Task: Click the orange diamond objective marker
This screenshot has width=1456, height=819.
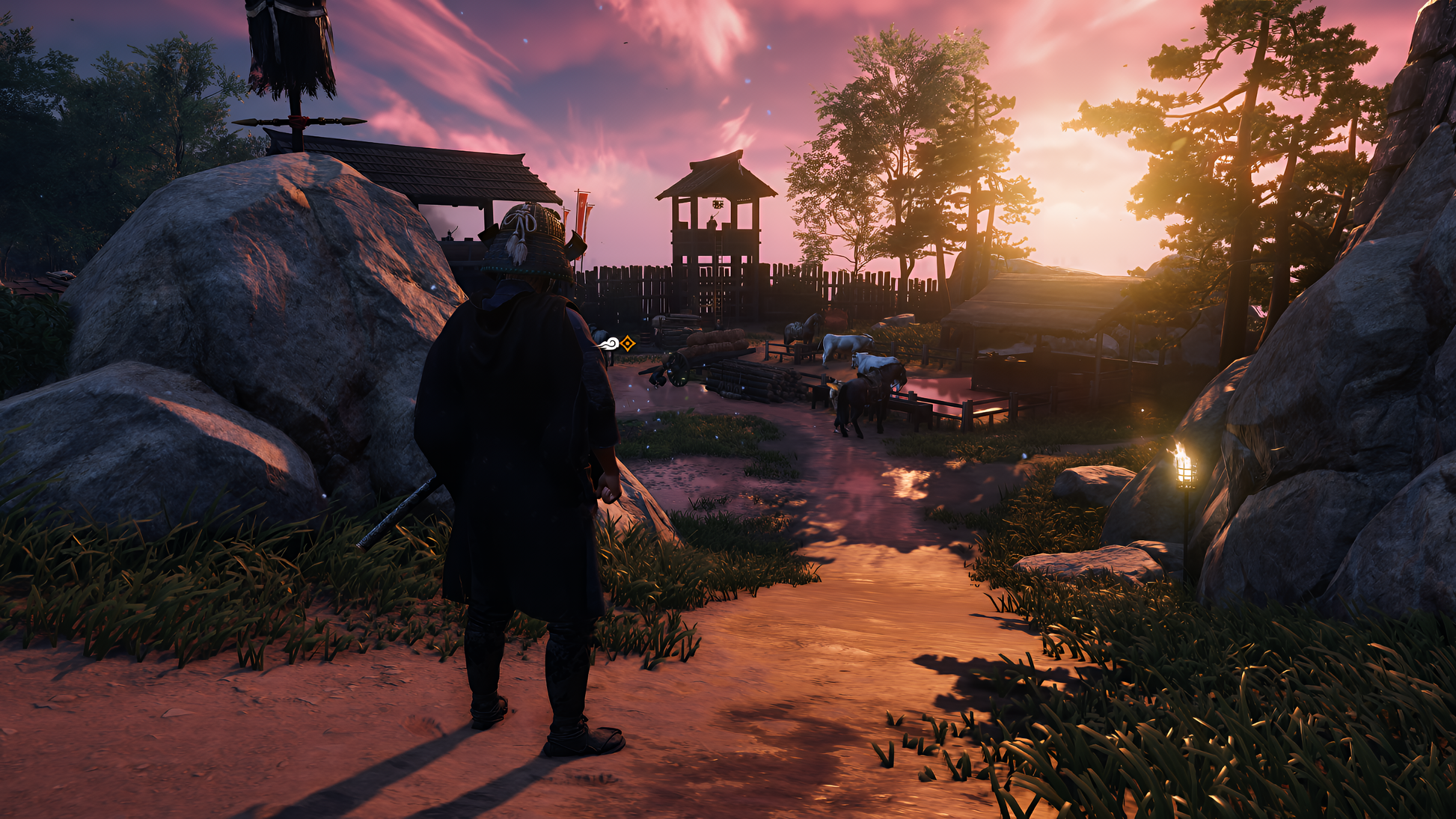Action: 628,343
